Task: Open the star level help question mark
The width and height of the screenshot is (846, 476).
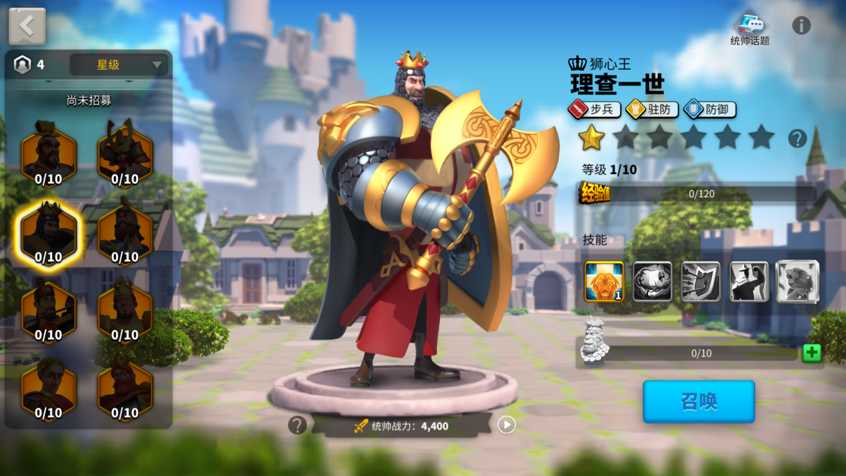Action: 797,138
